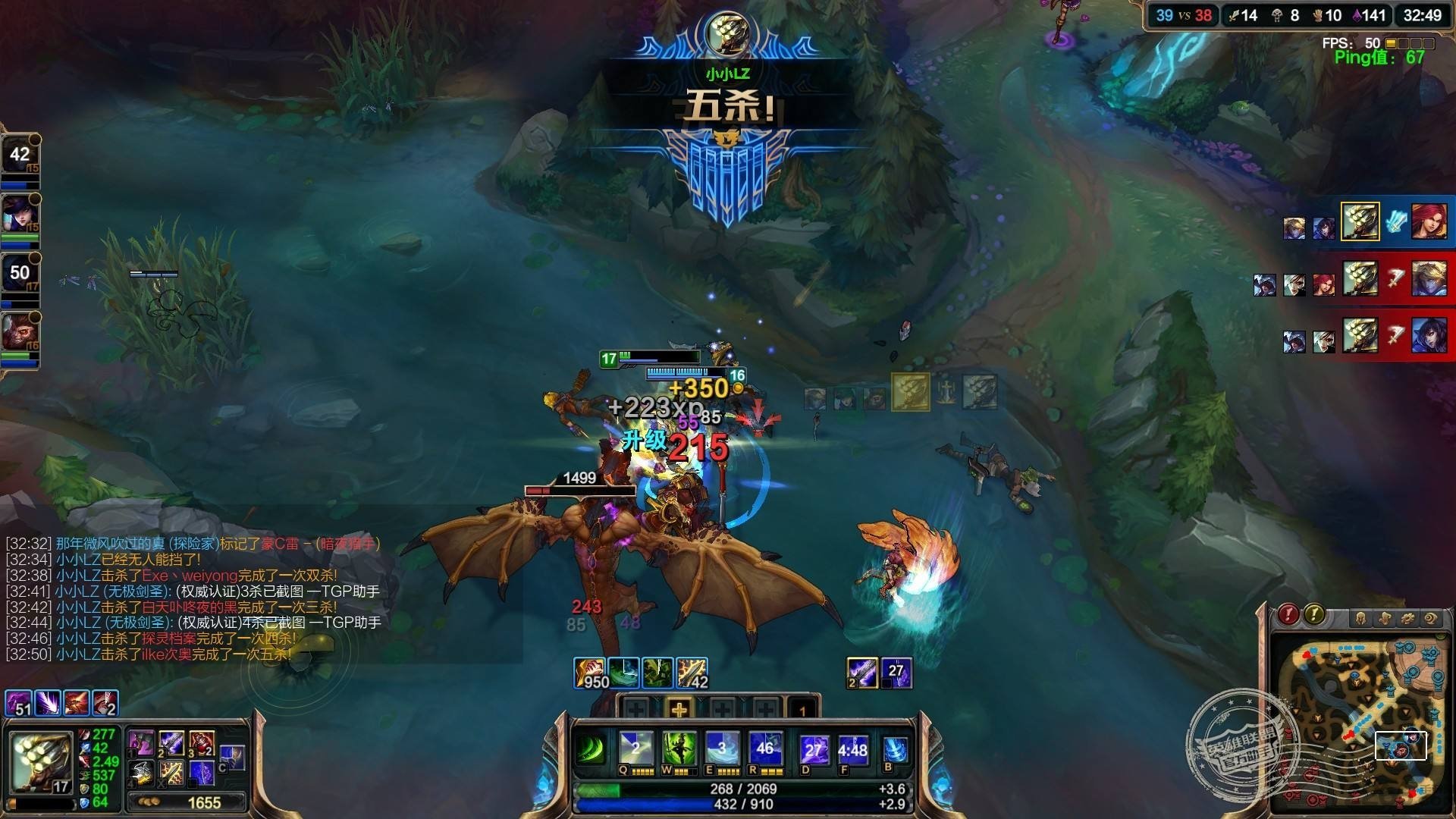Click the Recall button marked B

pos(896,750)
